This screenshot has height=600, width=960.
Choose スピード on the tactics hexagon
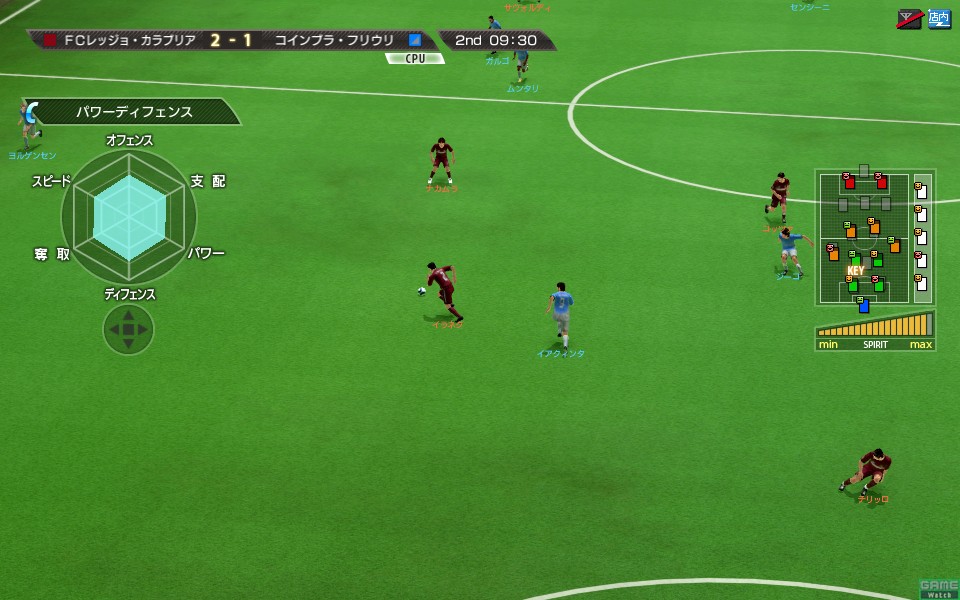[x=52, y=181]
